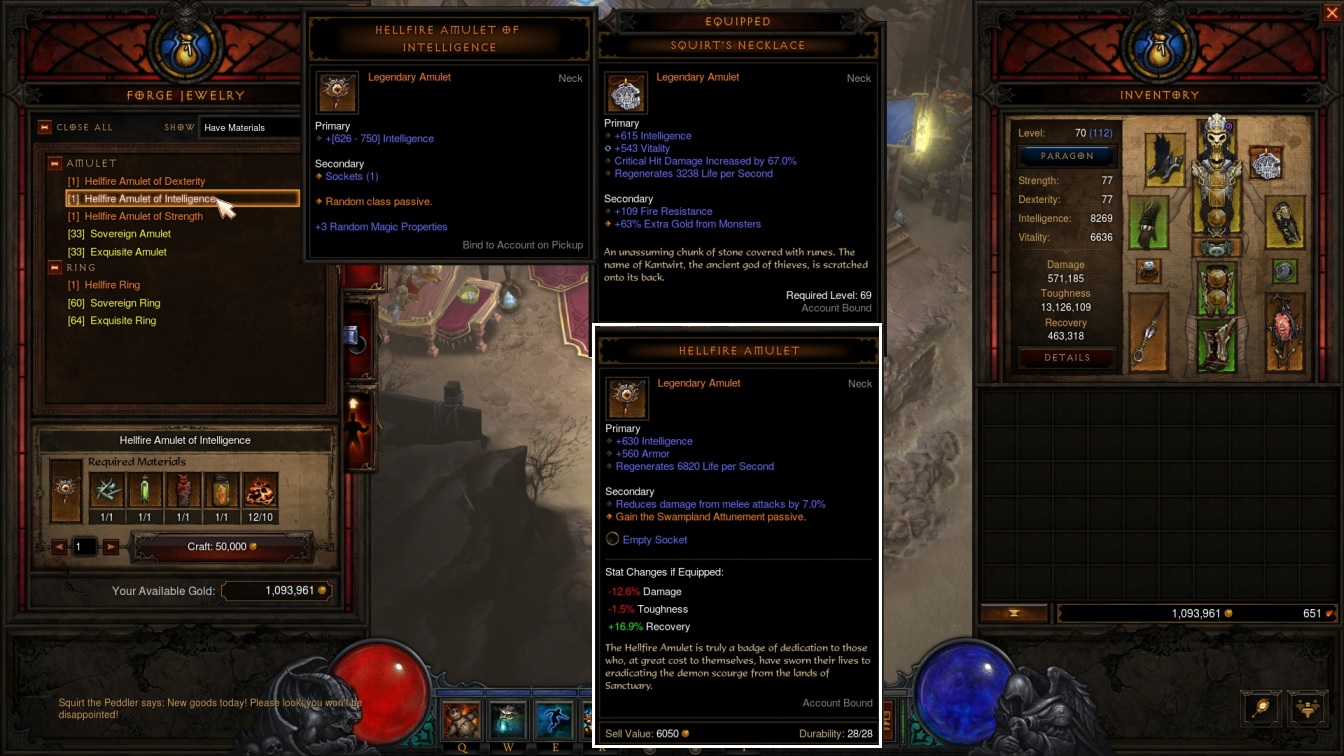
Task: Pick the Exquisite Amulet recipe
Action: (x=129, y=252)
